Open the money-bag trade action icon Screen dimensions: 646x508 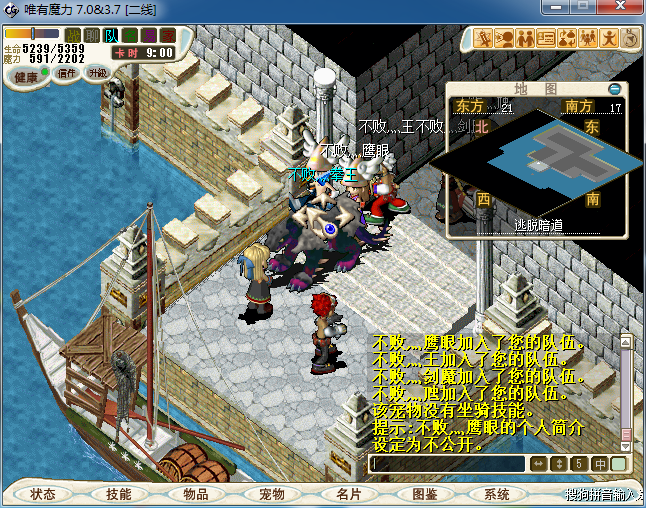coord(566,39)
